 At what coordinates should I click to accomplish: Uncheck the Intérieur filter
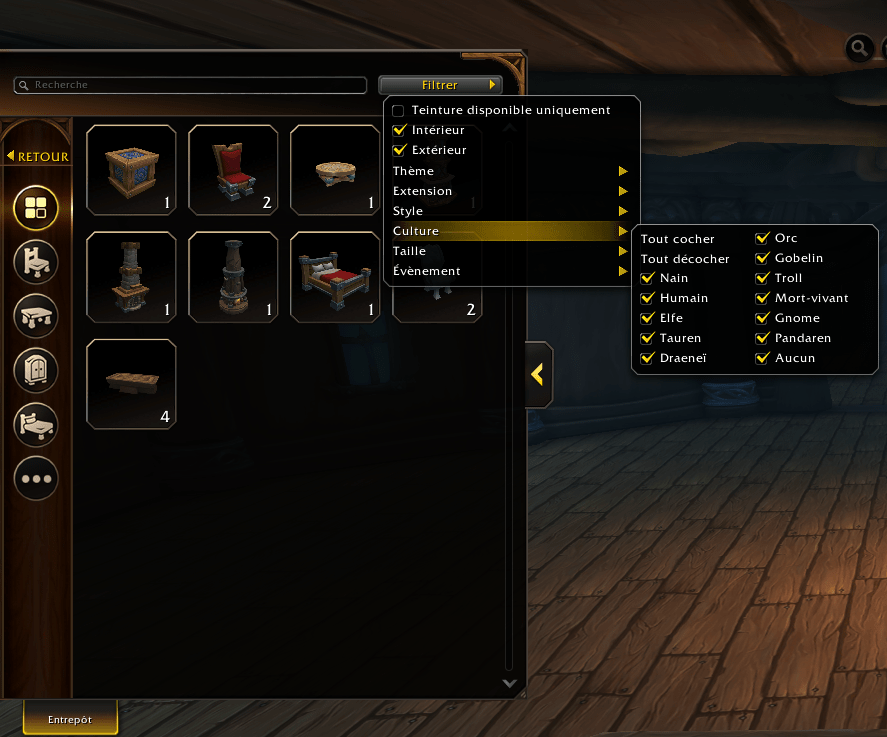click(399, 130)
